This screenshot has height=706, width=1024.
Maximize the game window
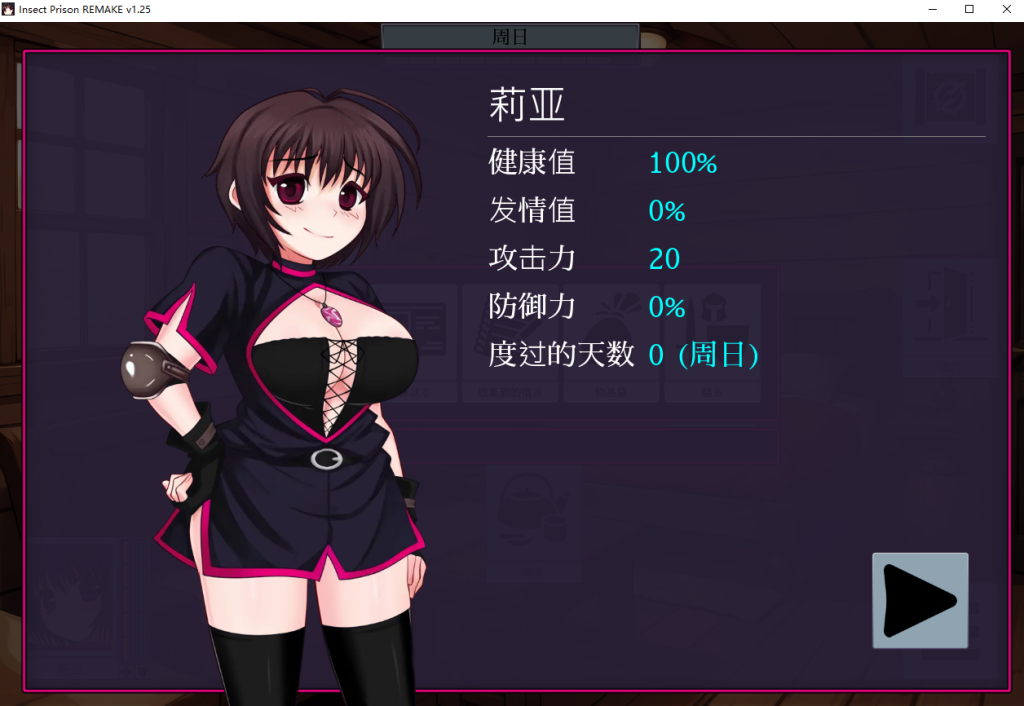click(969, 9)
